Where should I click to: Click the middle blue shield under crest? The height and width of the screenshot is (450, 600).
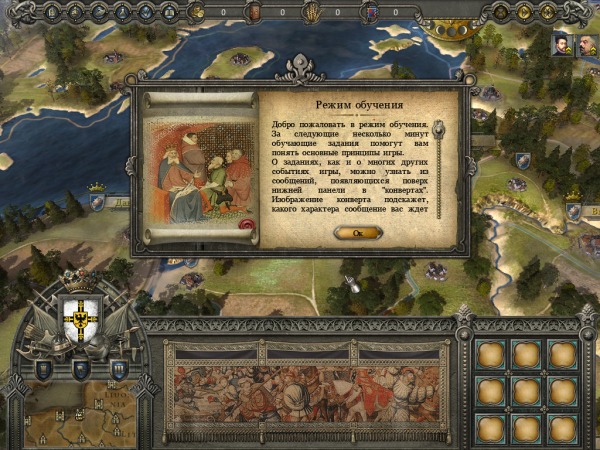click(81, 369)
